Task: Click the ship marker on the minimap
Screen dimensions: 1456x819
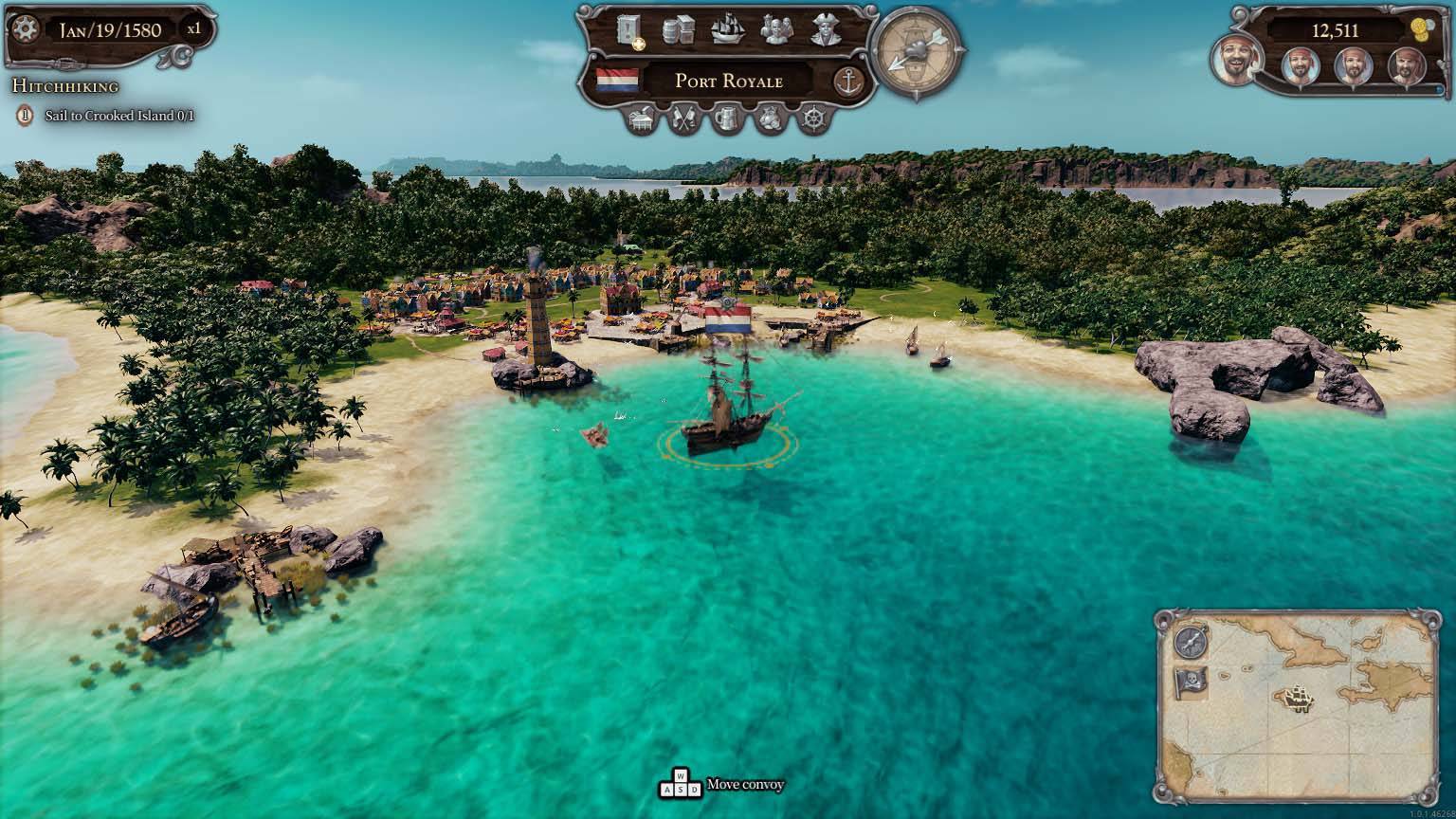Action: click(x=1298, y=700)
